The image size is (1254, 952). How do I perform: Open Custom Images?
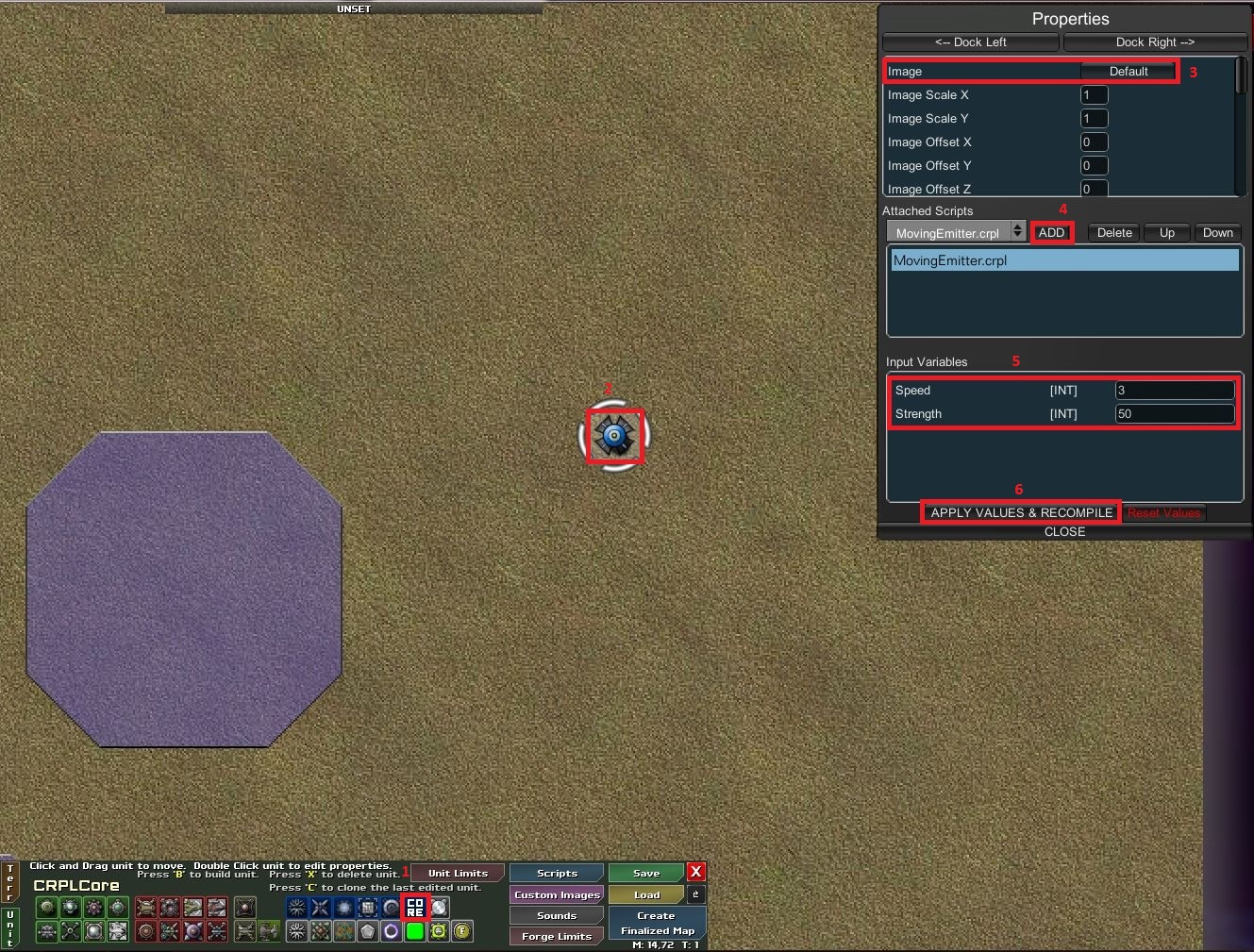[557, 894]
